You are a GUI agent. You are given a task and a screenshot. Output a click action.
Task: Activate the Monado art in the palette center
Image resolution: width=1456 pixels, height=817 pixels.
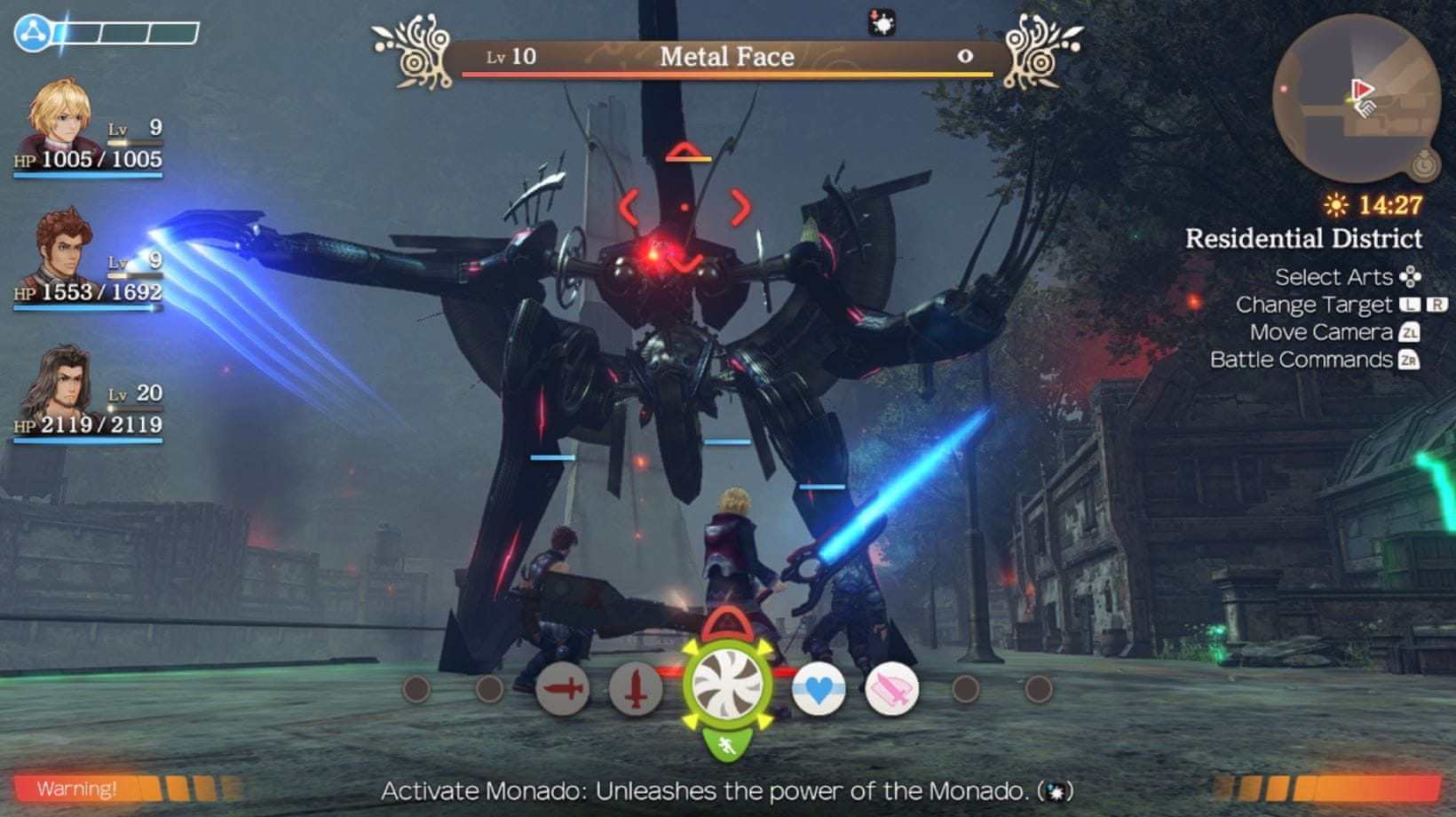click(727, 686)
